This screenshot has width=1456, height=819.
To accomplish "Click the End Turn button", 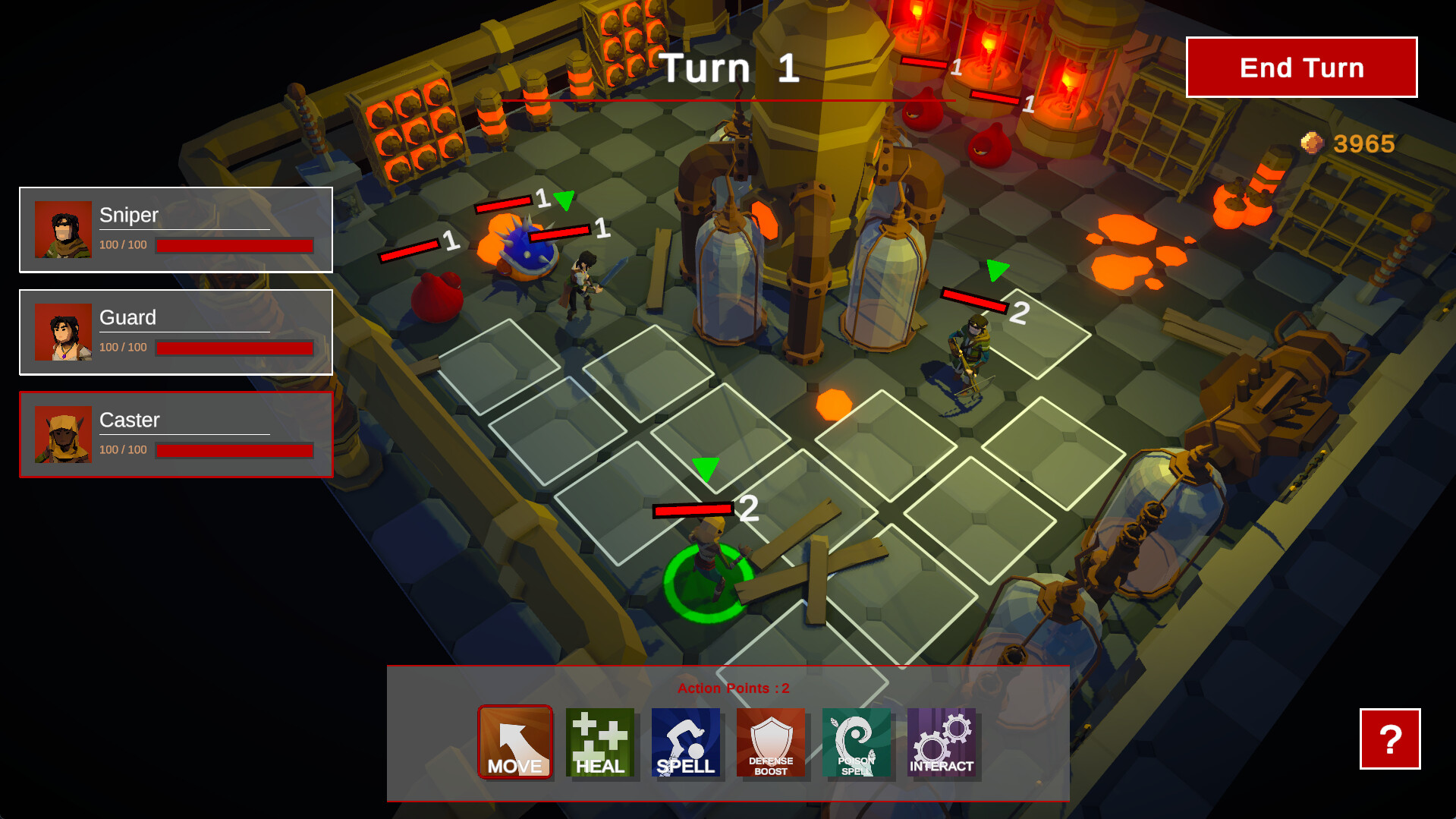I will pyautogui.click(x=1300, y=68).
